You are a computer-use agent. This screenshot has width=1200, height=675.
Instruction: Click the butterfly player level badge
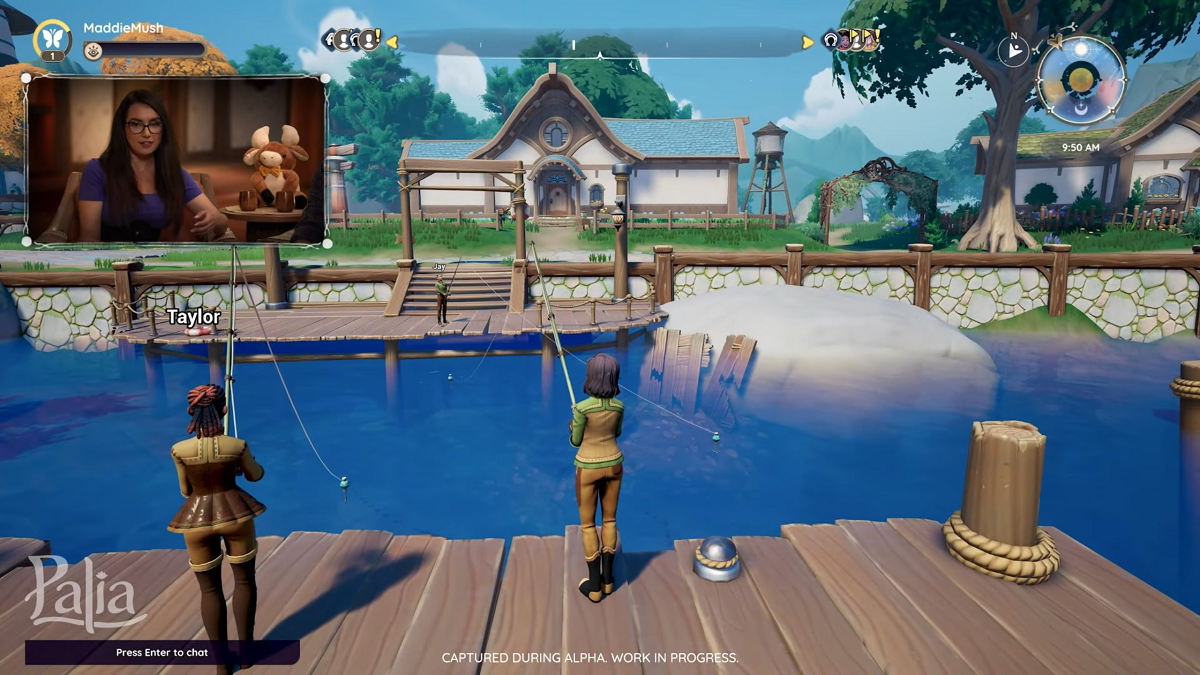tap(52, 39)
